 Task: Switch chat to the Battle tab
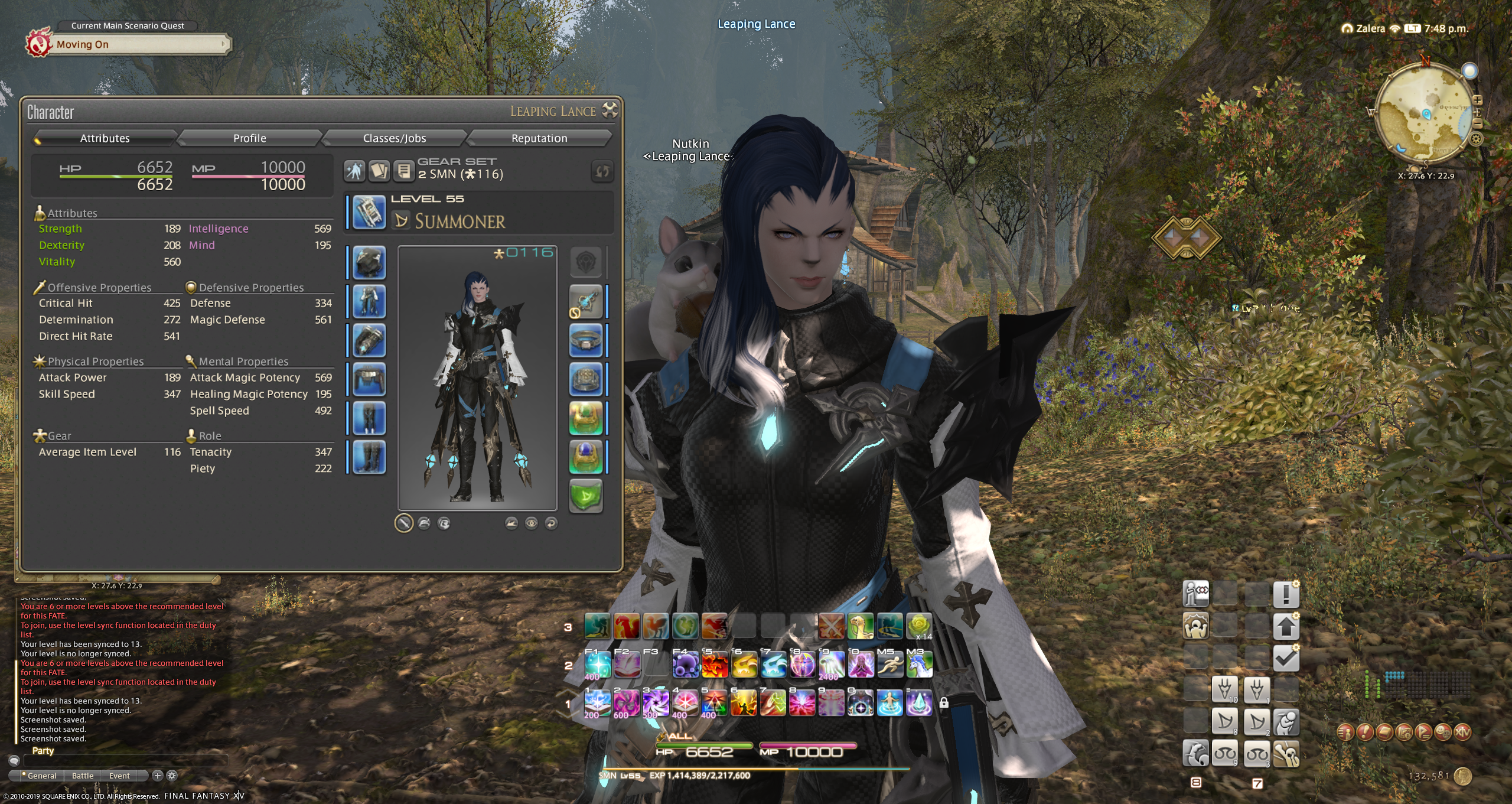point(83,776)
